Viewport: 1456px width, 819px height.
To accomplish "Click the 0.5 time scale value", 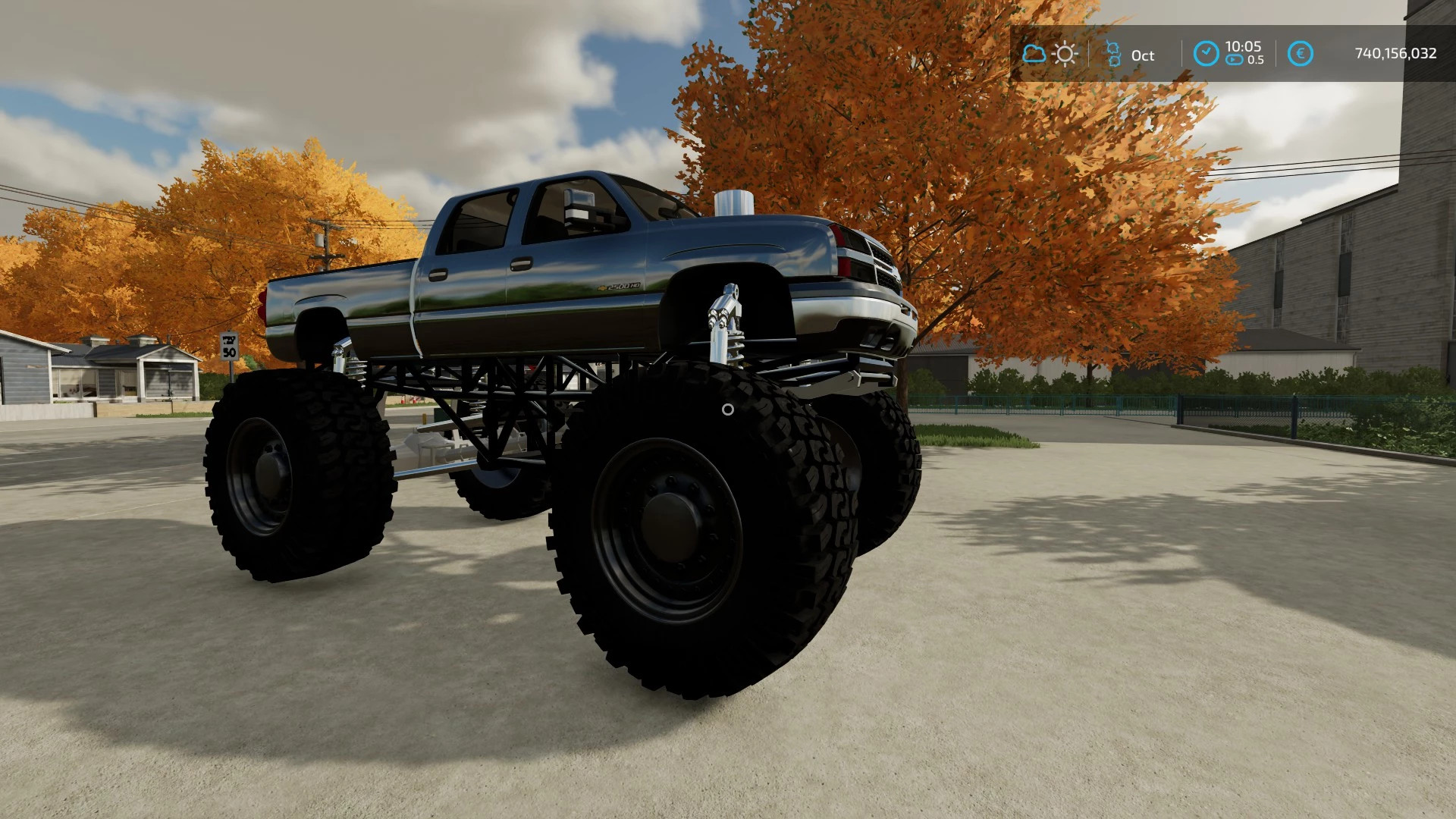I will tap(1256, 61).
